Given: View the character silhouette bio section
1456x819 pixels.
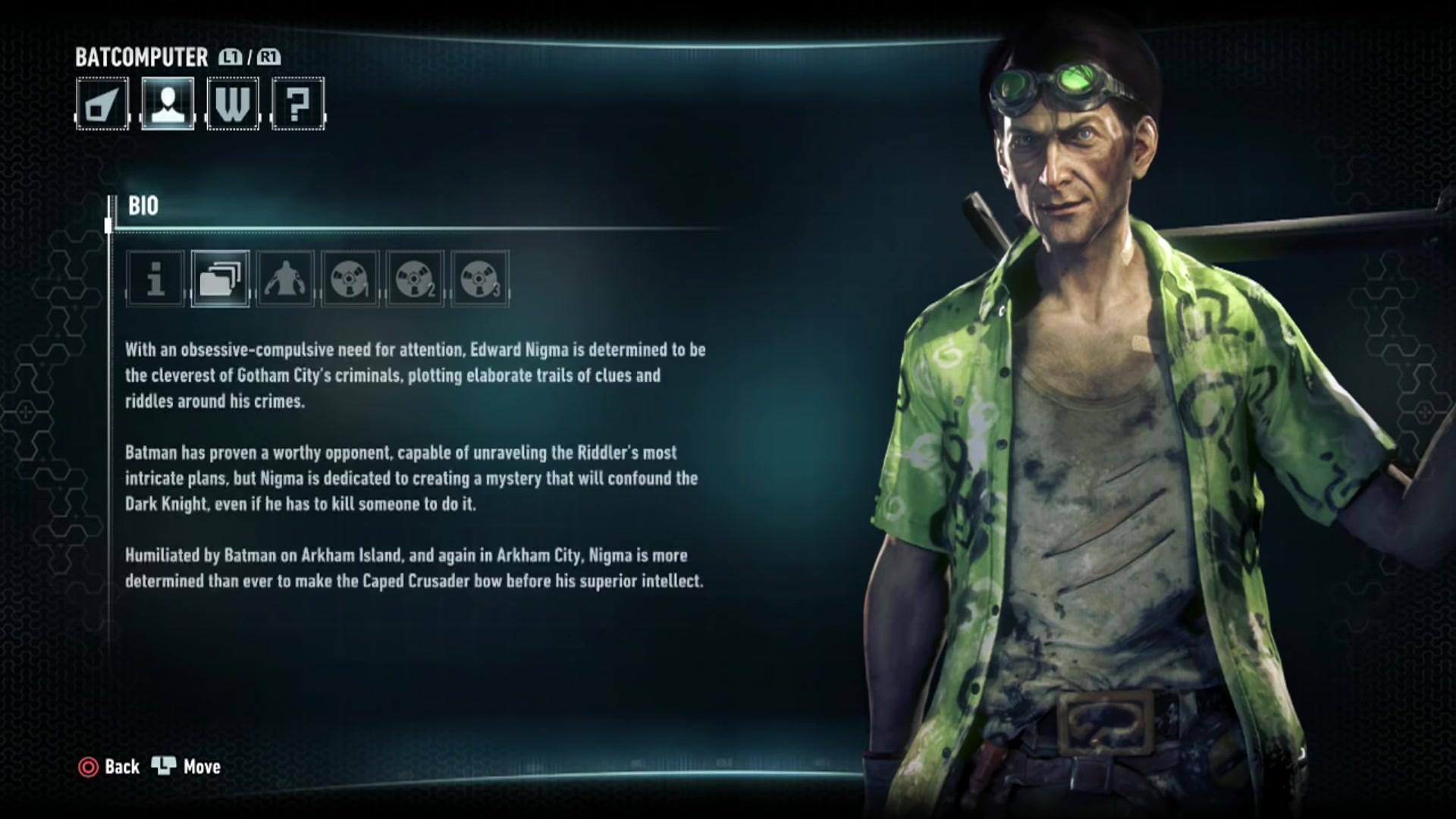Looking at the screenshot, I should coord(285,278).
